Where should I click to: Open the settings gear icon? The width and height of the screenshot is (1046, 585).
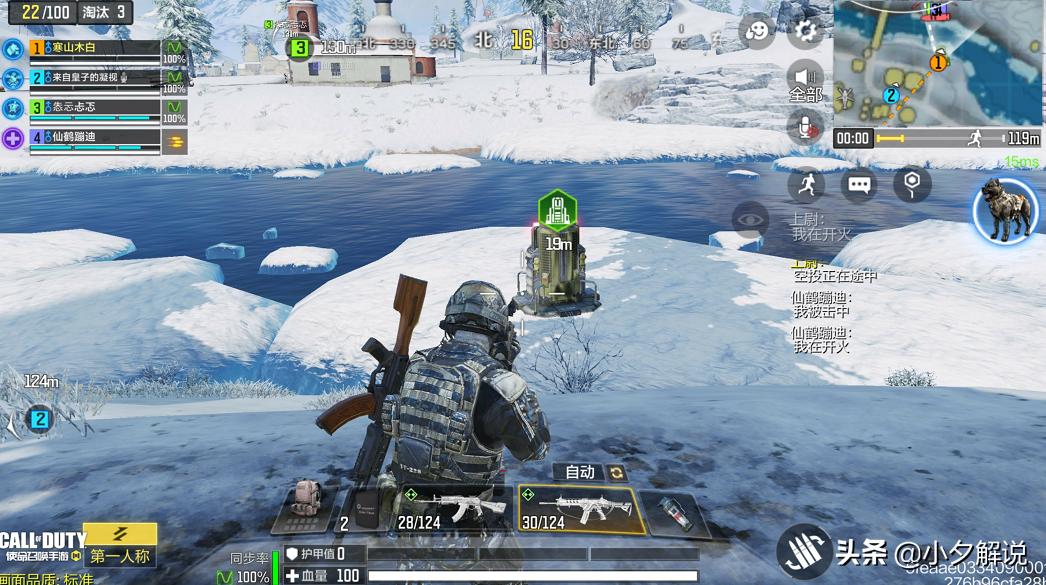pyautogui.click(x=804, y=32)
